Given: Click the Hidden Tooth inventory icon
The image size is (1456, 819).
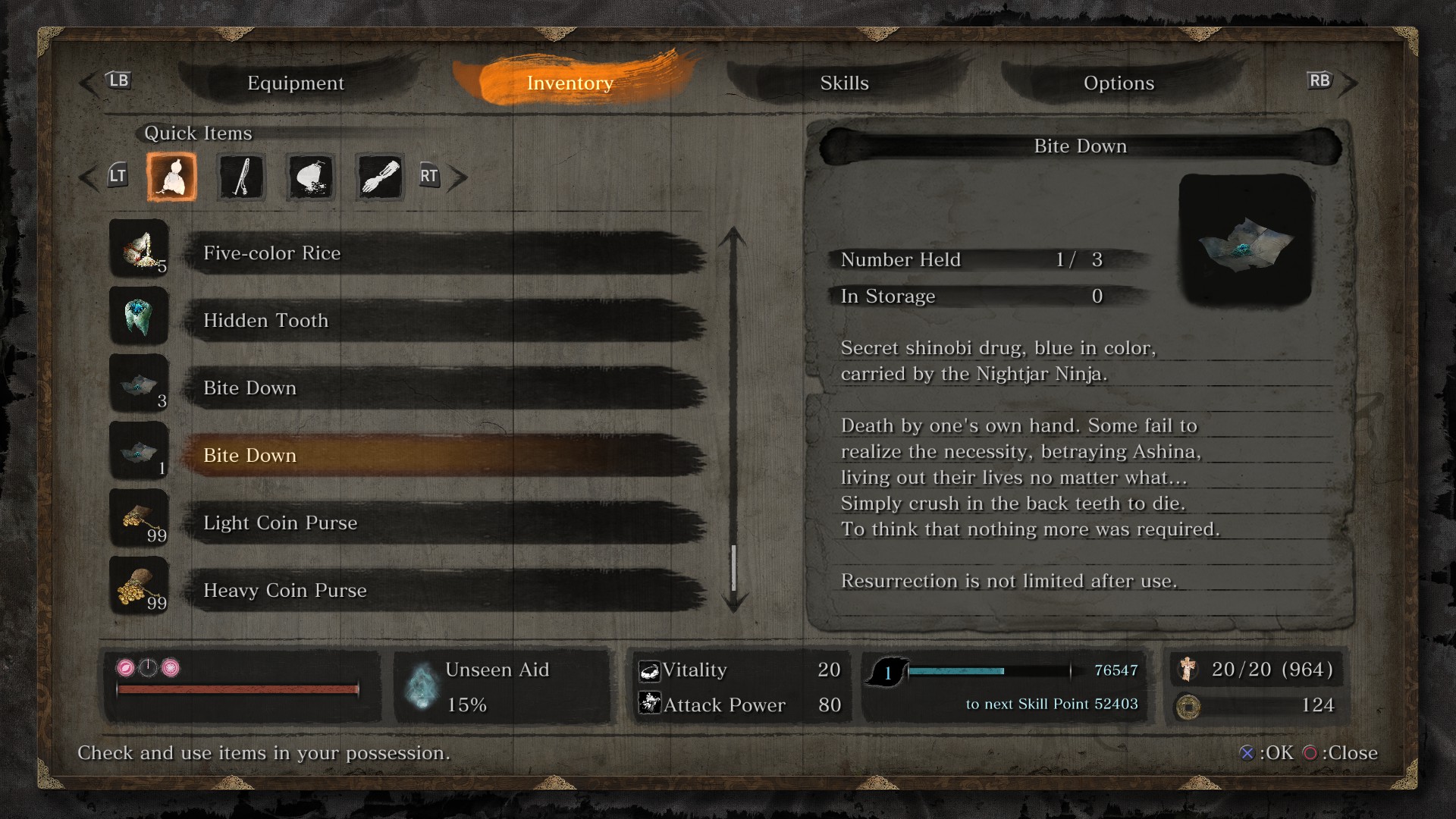Looking at the screenshot, I should [139, 316].
